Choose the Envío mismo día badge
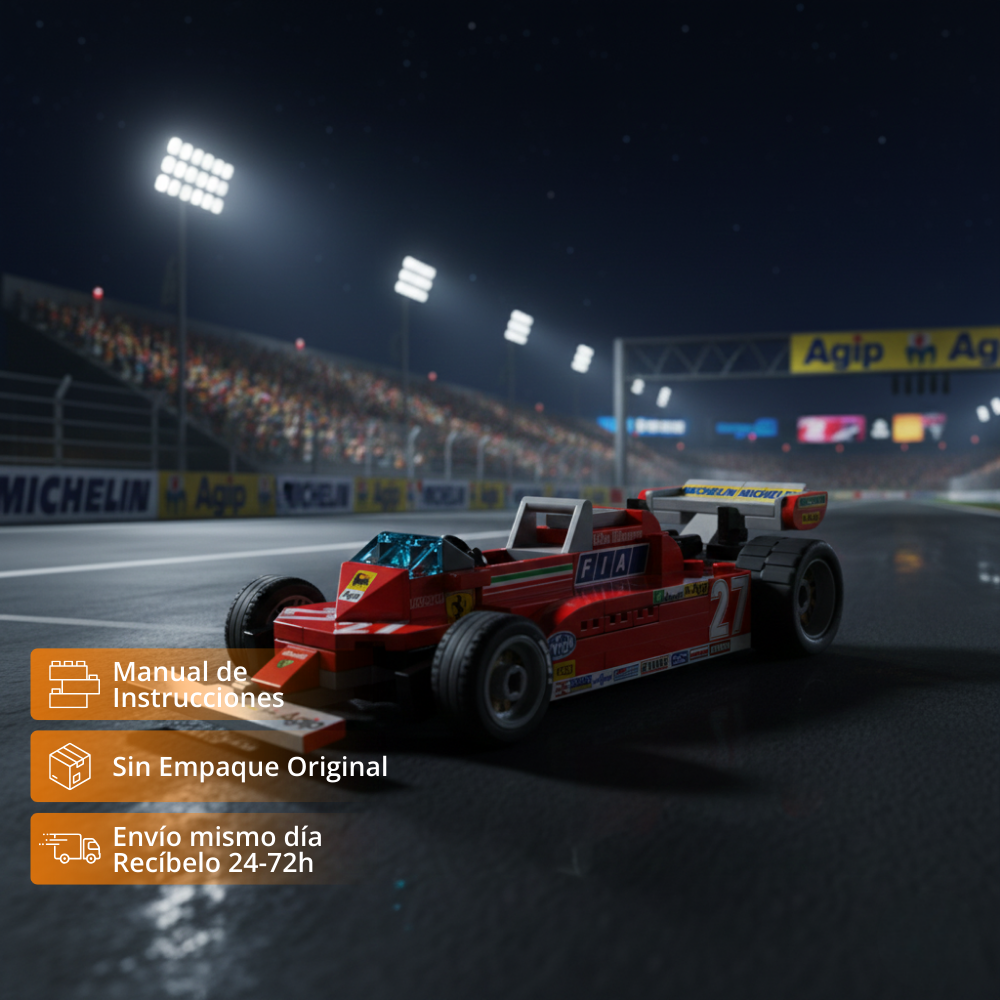This screenshot has width=1000, height=1000. click(190, 849)
